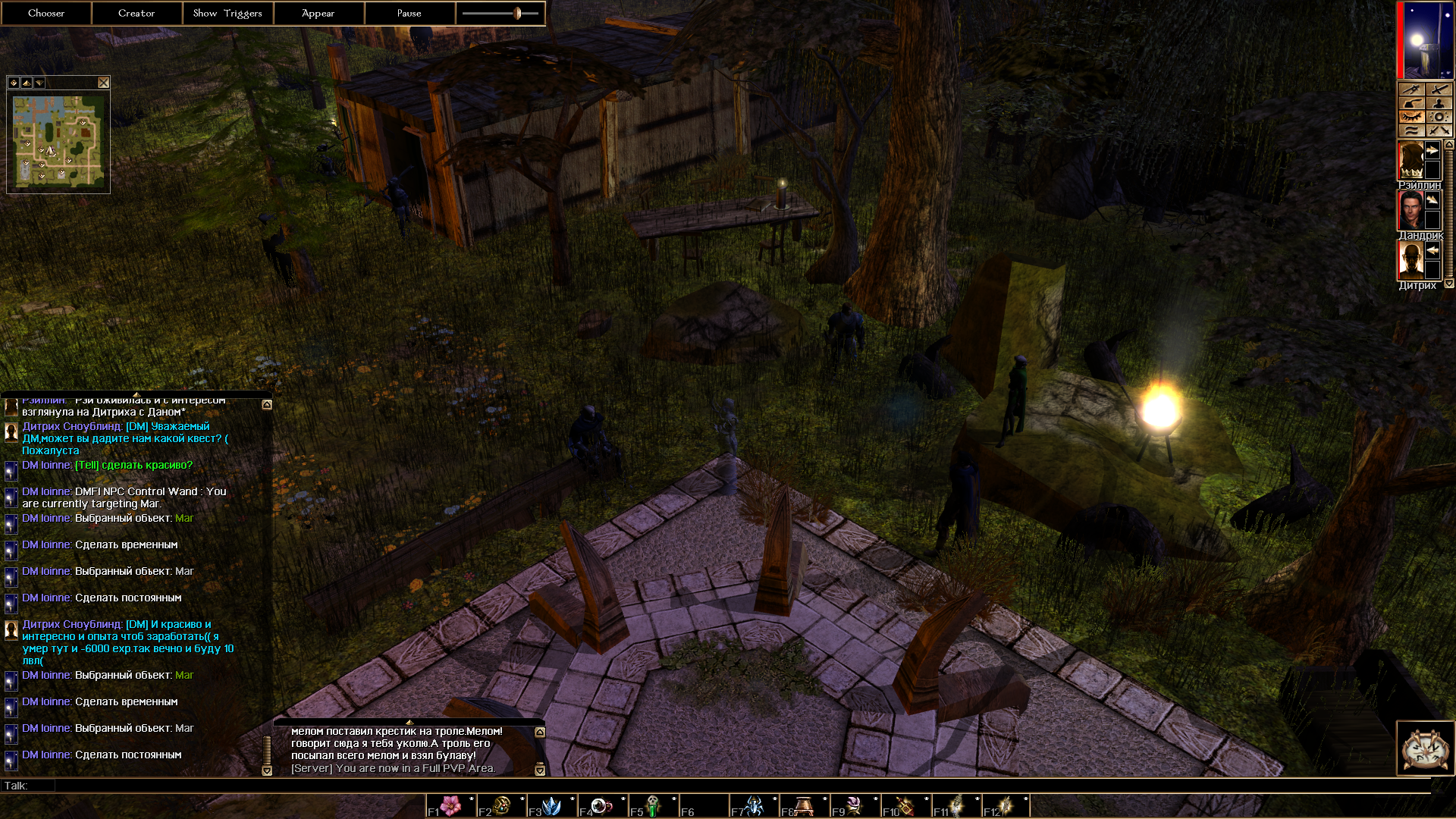The height and width of the screenshot is (819, 1456).
Task: Click the closed eye icon button
Action: click(1411, 117)
